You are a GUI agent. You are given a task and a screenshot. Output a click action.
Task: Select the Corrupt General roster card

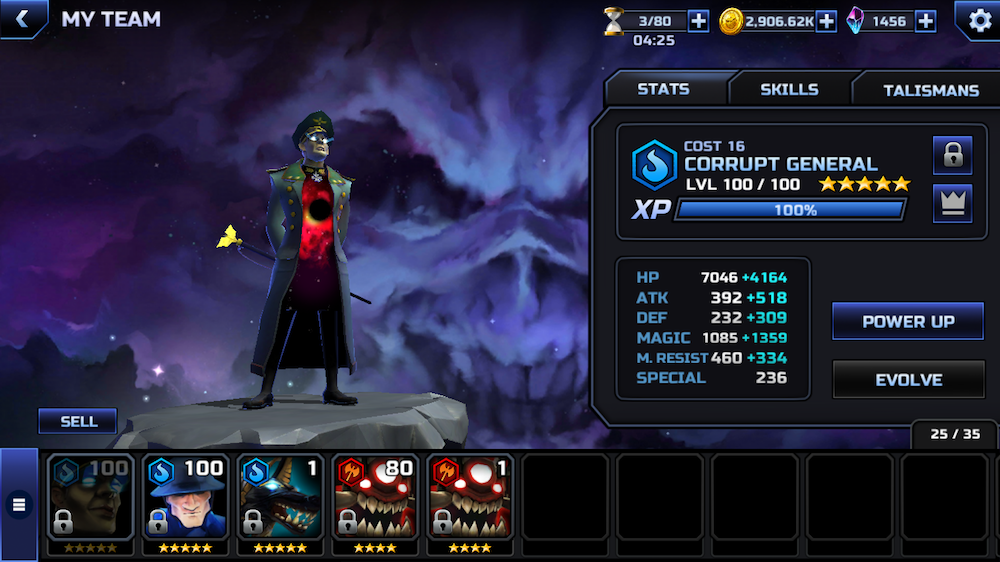(x=90, y=500)
